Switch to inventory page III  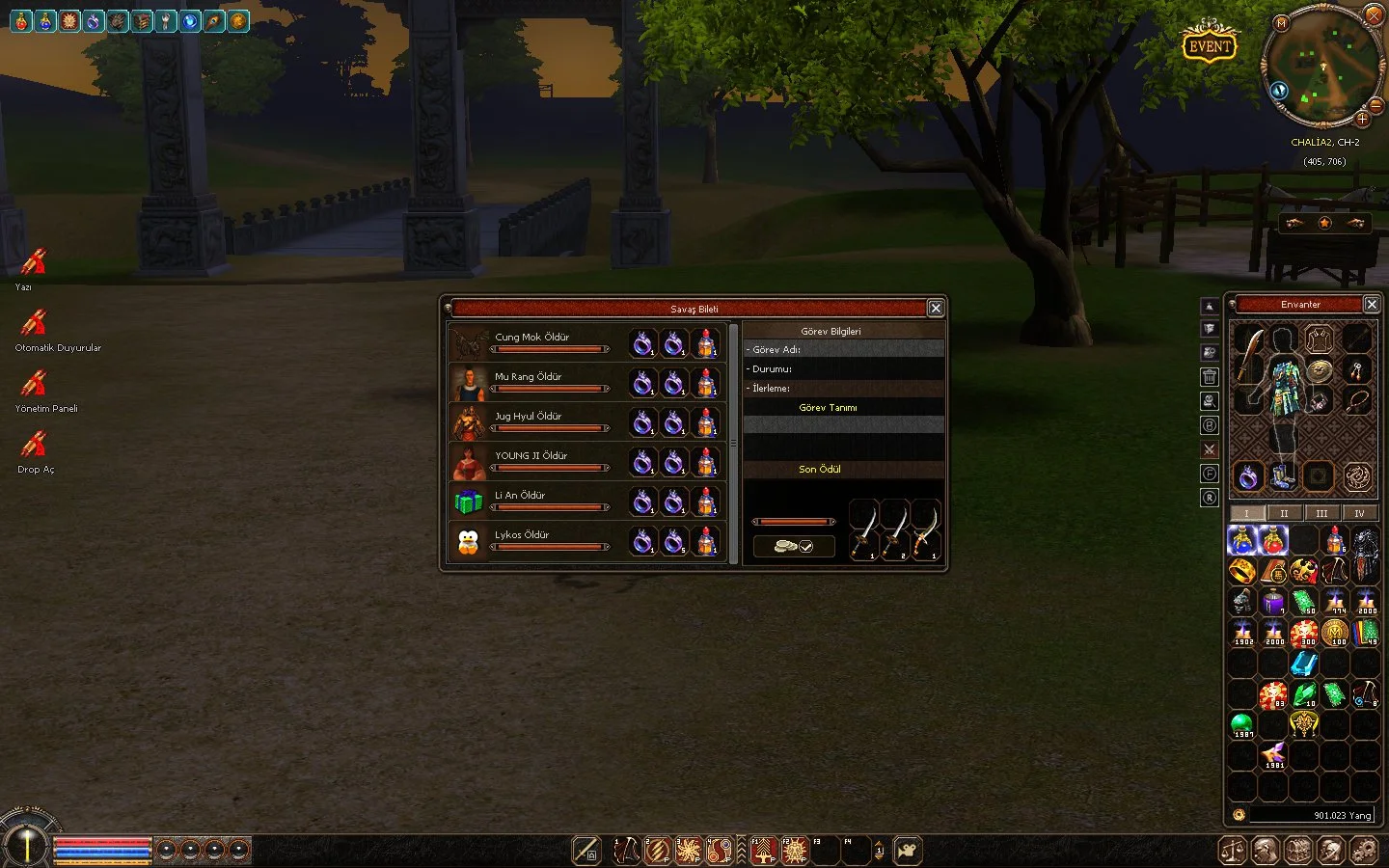[1321, 513]
